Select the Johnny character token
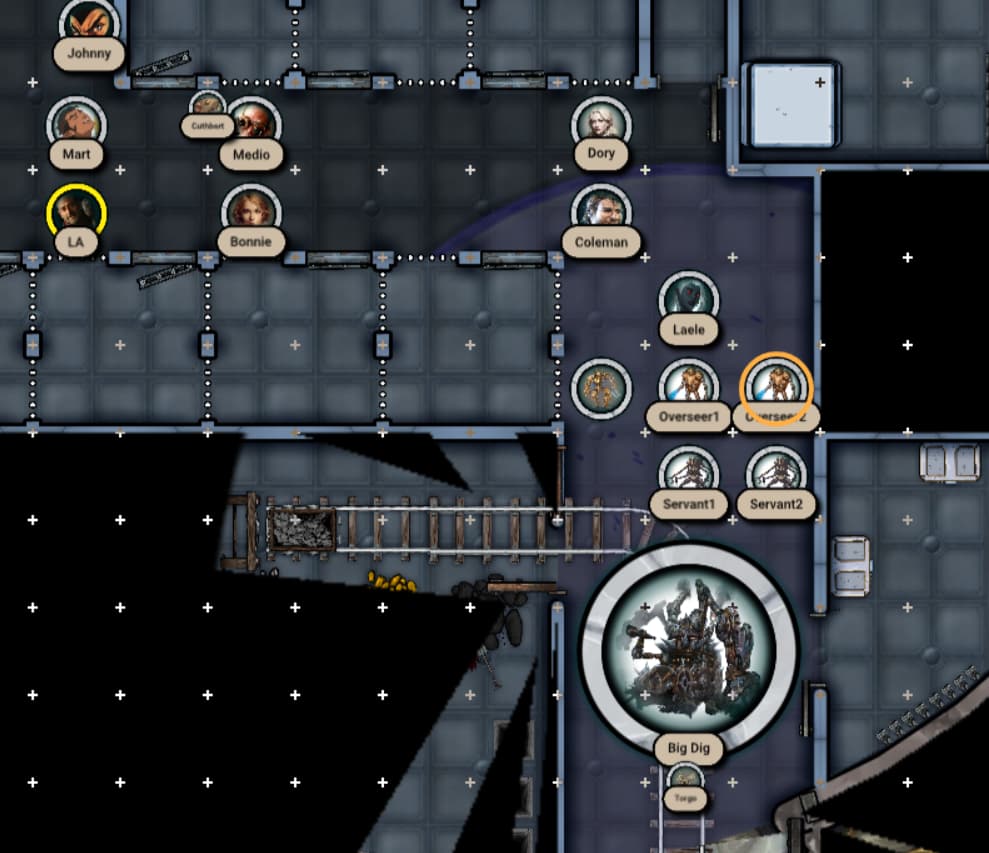Viewport: 989px width, 853px height. (89, 22)
